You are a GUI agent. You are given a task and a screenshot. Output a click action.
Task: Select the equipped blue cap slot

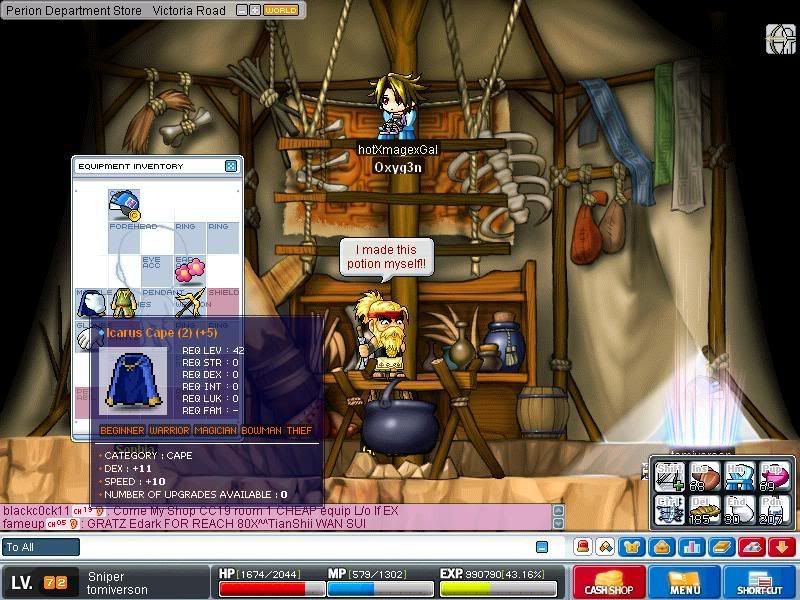coord(124,204)
